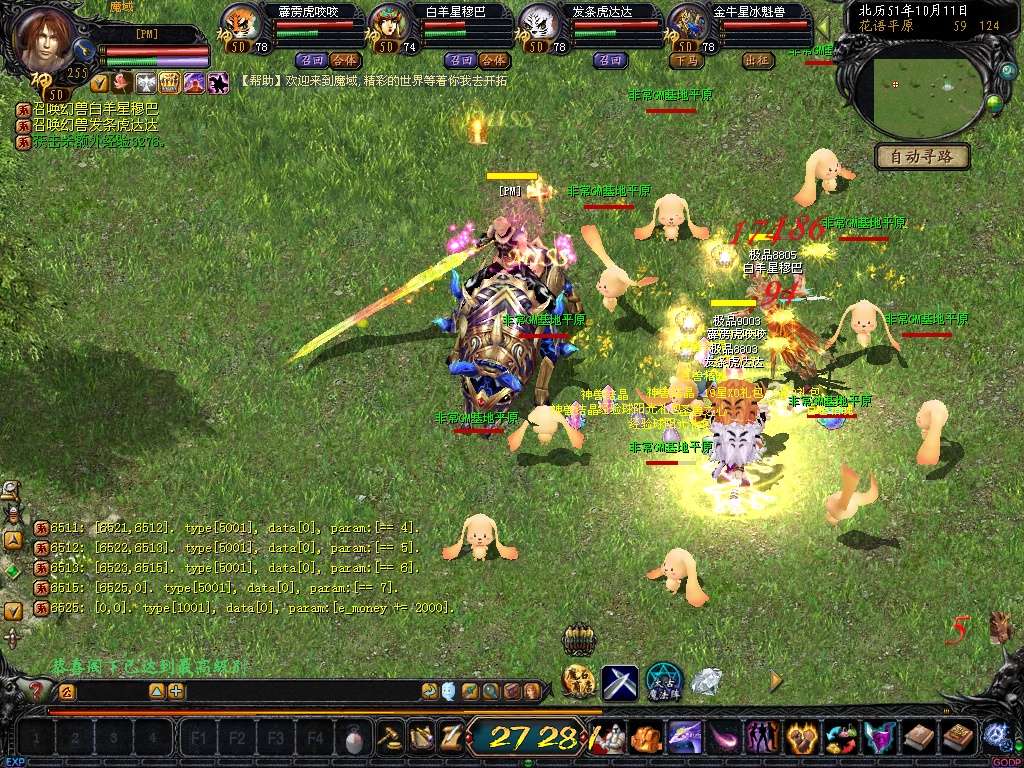Send 金牛星冰魅兽 into battle with 出征
This screenshot has width=1024, height=768.
pos(759,60)
